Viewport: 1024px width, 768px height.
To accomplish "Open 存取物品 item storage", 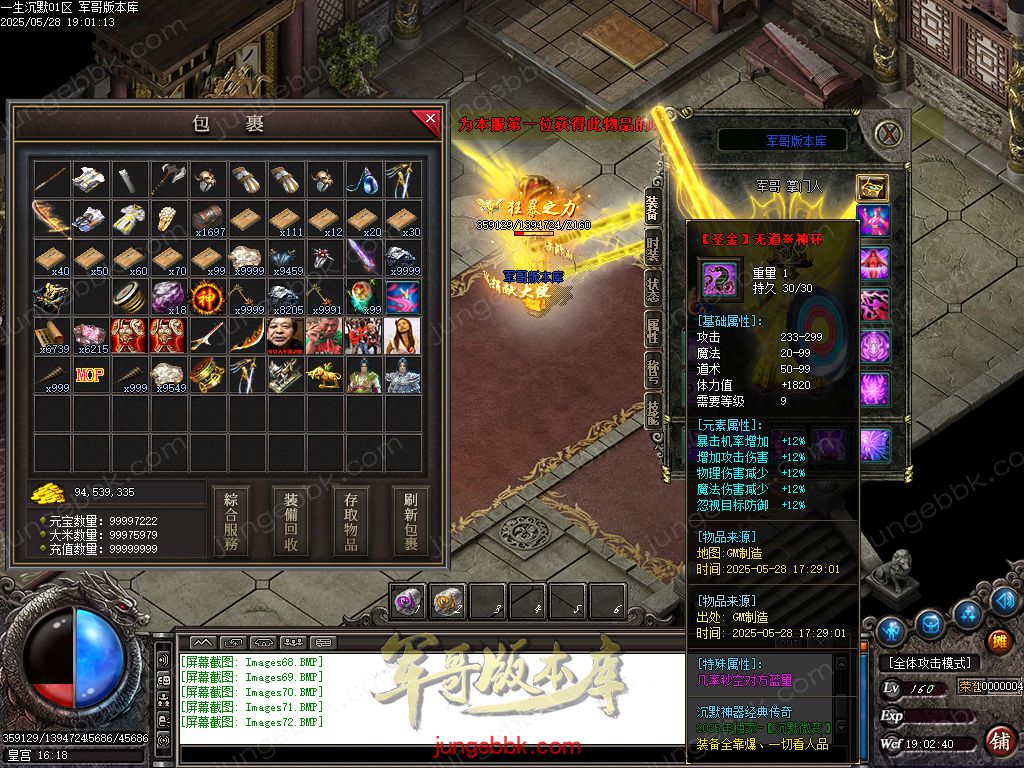I will (x=351, y=521).
